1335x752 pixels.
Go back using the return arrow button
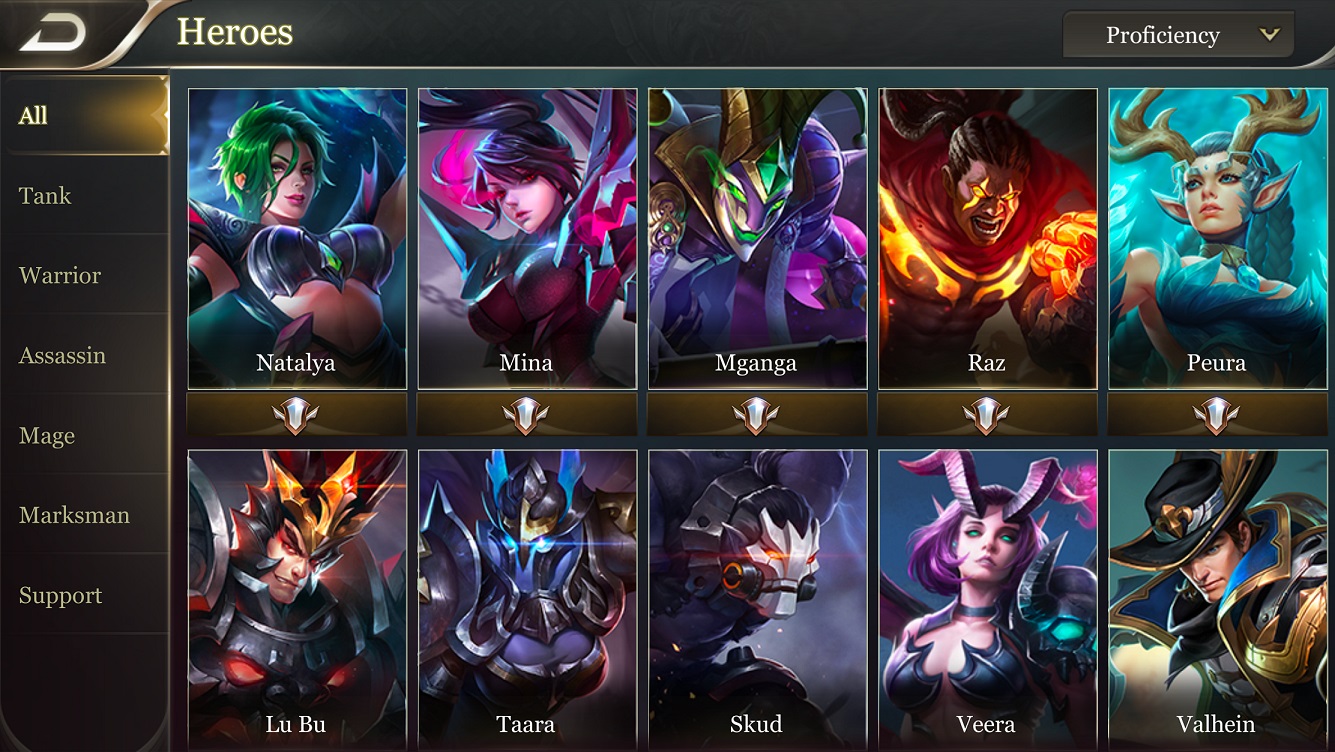pyautogui.click(x=54, y=34)
